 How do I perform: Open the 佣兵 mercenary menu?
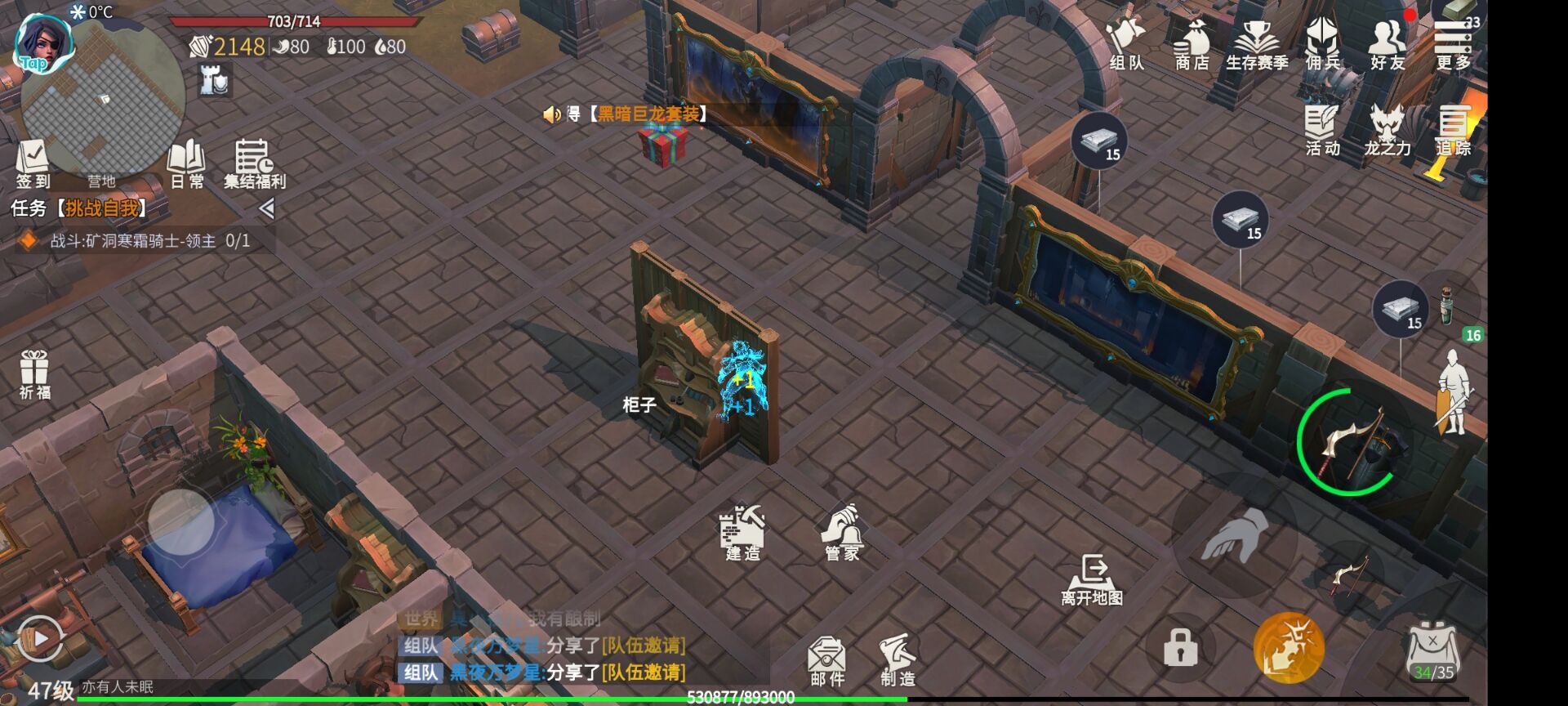(x=1322, y=45)
